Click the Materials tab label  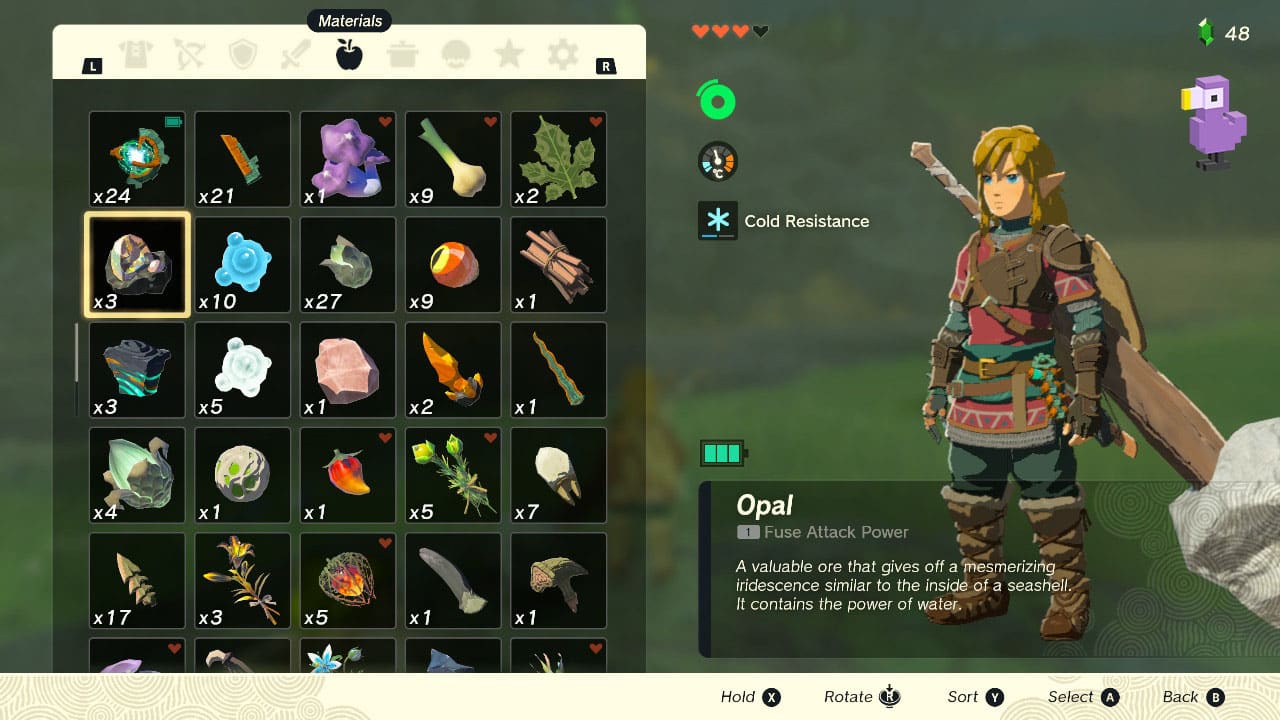pyautogui.click(x=348, y=20)
